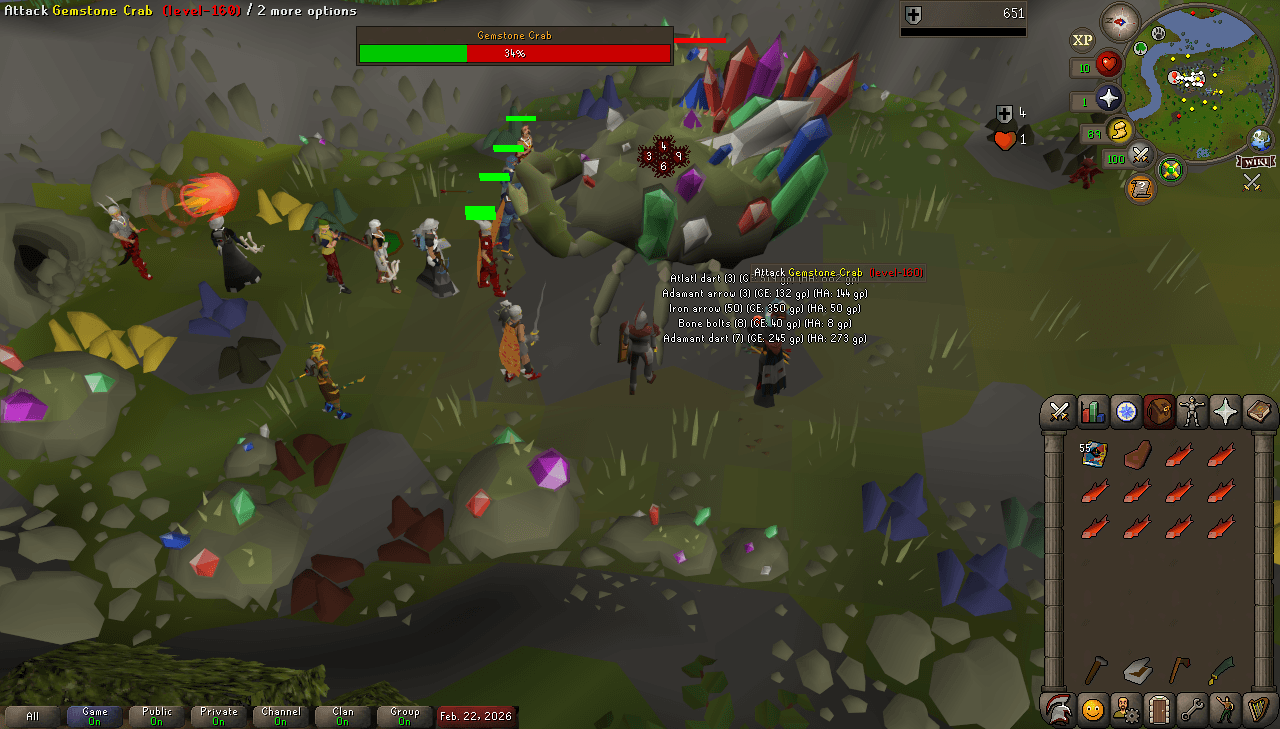Viewport: 1280px width, 729px height.
Task: Toggle run with the energy orb
Action: [1118, 130]
